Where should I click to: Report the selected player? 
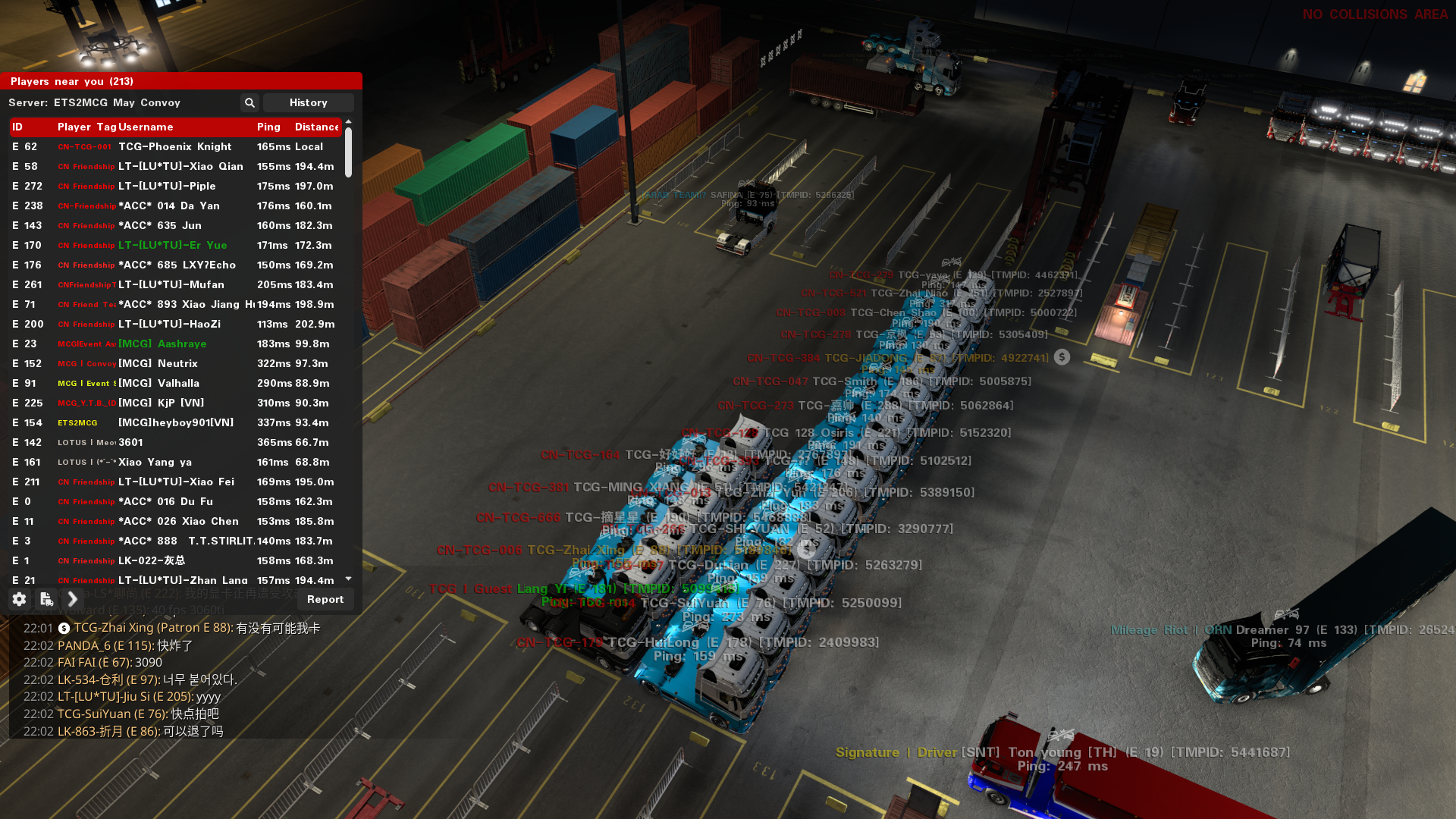(325, 599)
